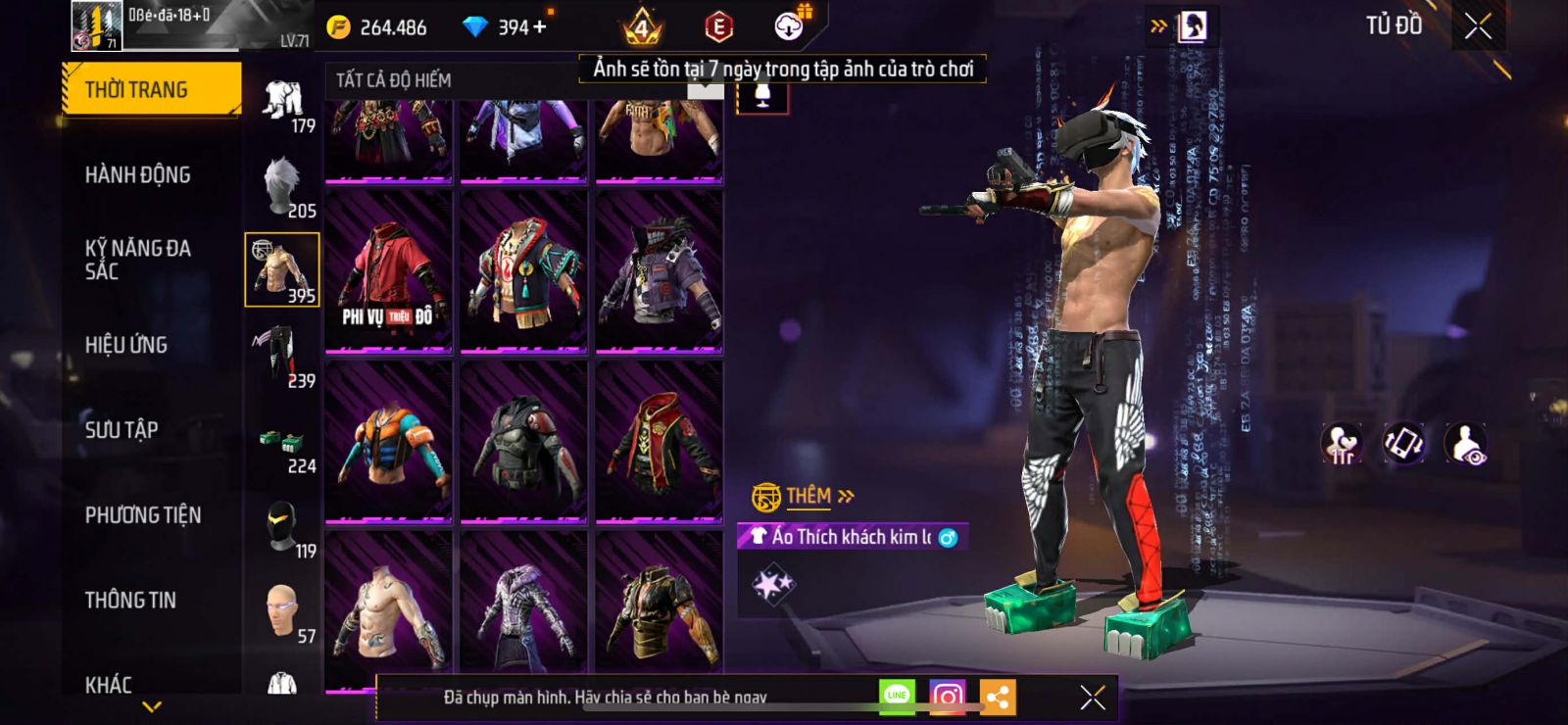
Task: Pick the red Phi Vụ Triệu Đô jacket
Action: click(388, 270)
